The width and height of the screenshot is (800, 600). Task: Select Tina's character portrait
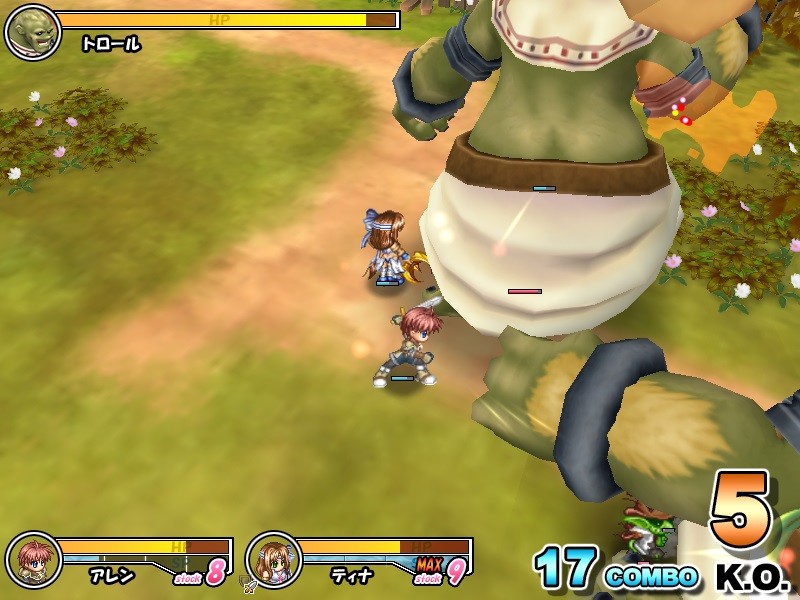tap(273, 560)
